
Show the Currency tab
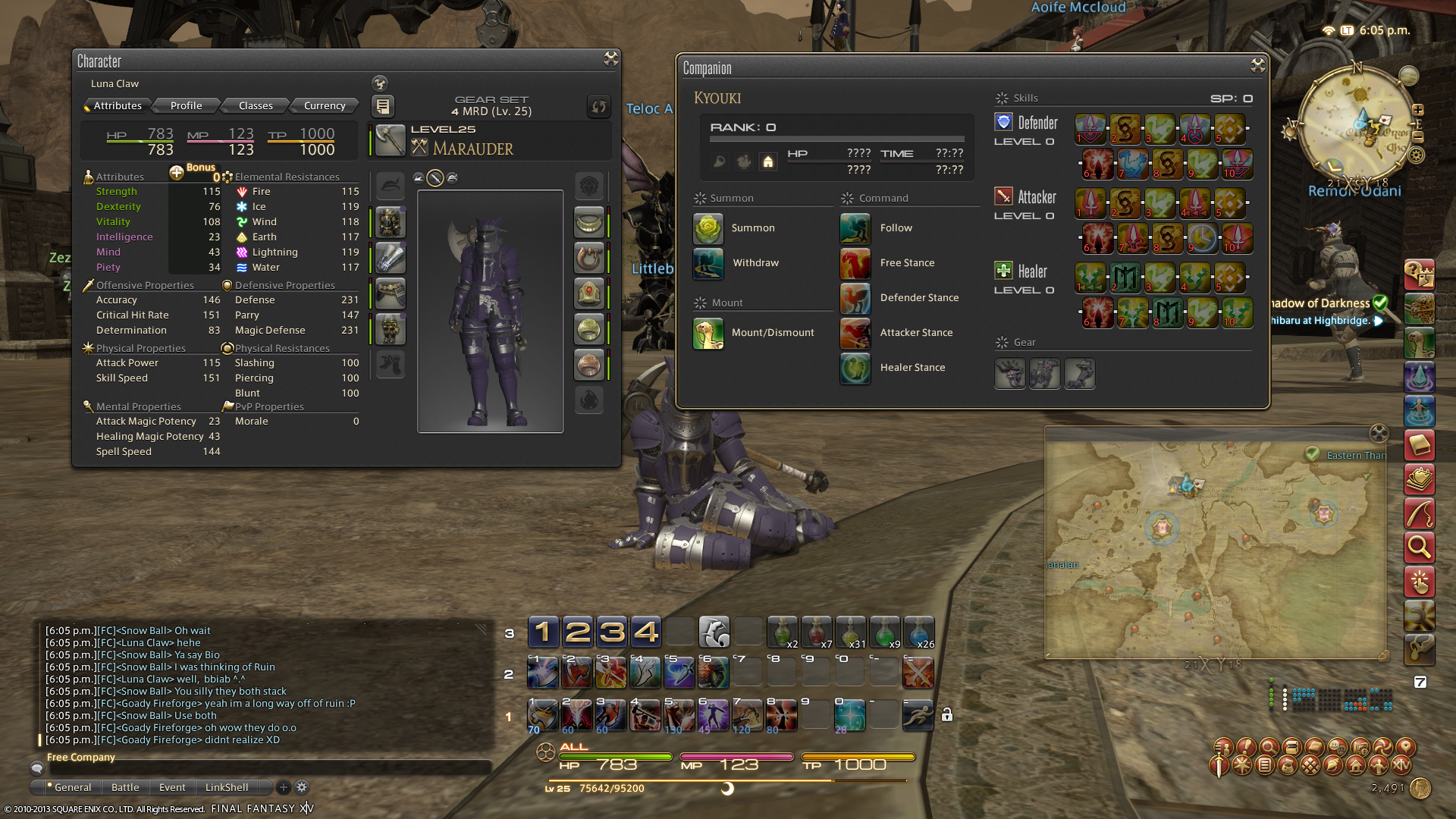click(324, 105)
